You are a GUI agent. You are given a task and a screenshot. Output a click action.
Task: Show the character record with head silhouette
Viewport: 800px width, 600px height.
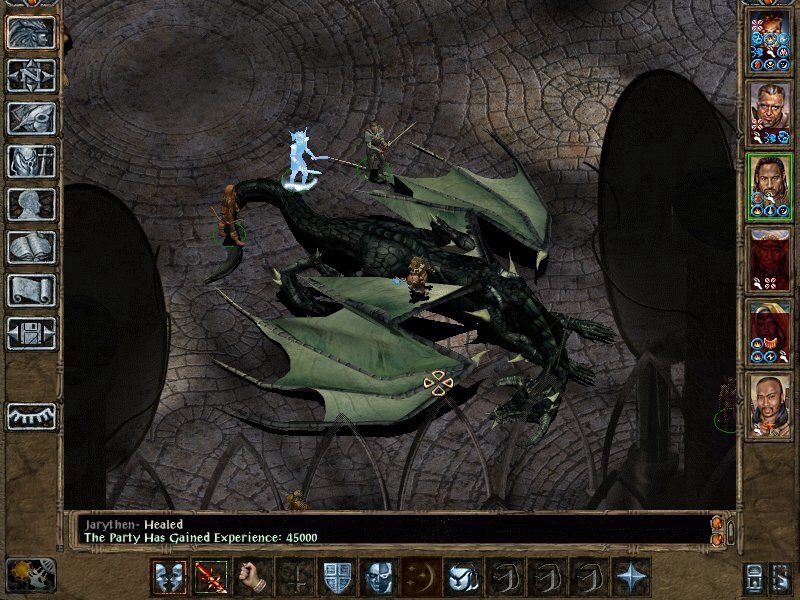coord(32,204)
